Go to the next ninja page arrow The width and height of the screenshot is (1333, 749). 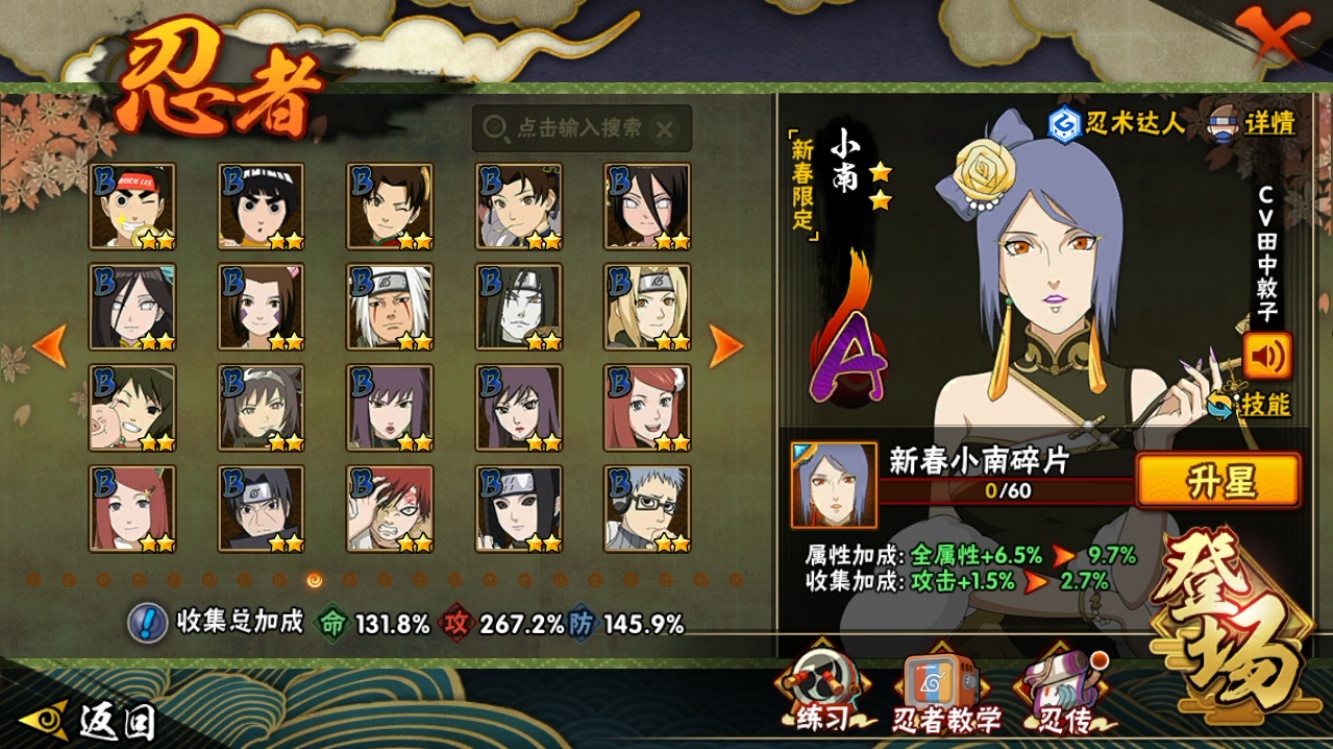(x=726, y=345)
